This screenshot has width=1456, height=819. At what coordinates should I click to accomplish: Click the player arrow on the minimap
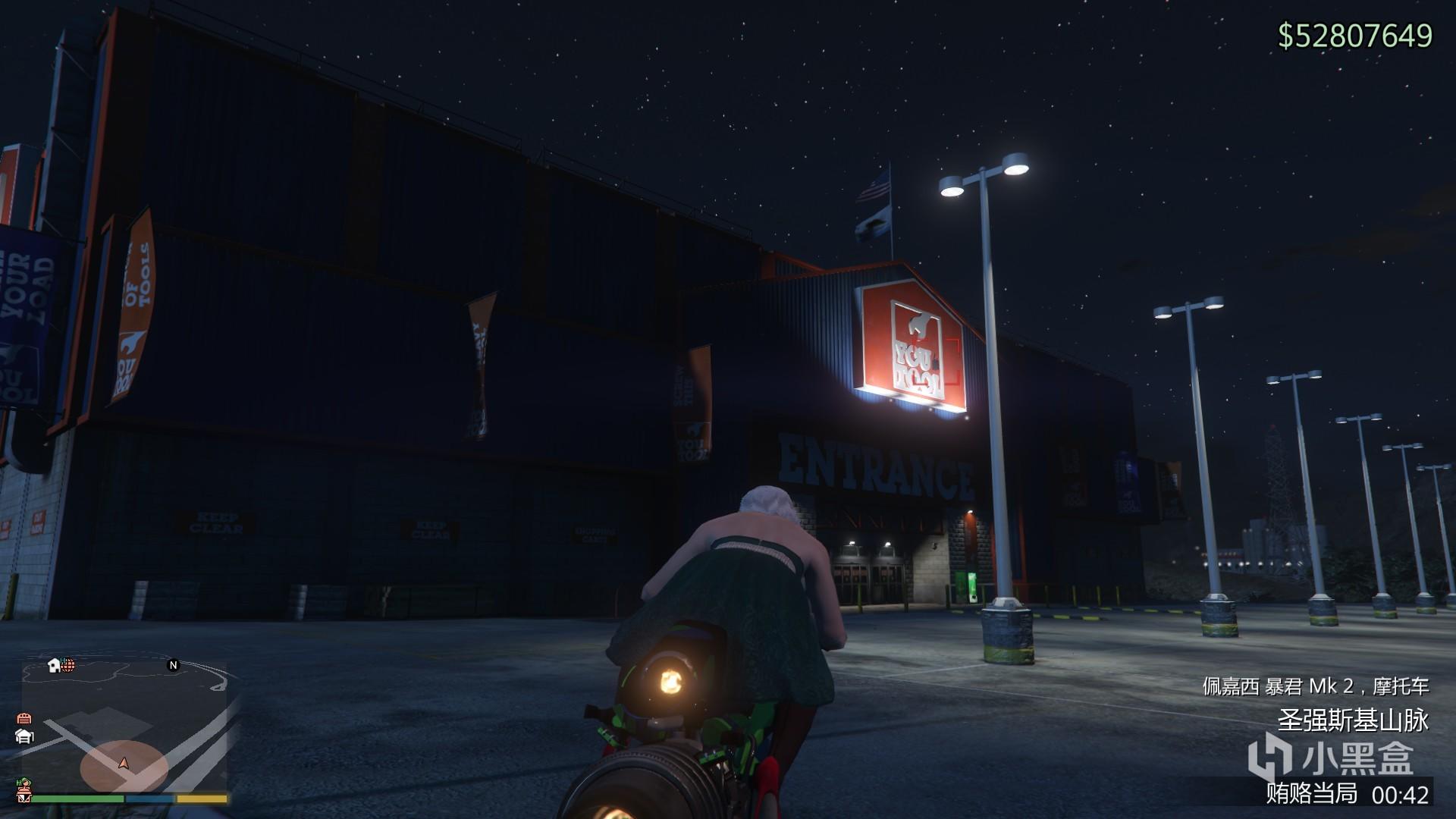[x=124, y=762]
